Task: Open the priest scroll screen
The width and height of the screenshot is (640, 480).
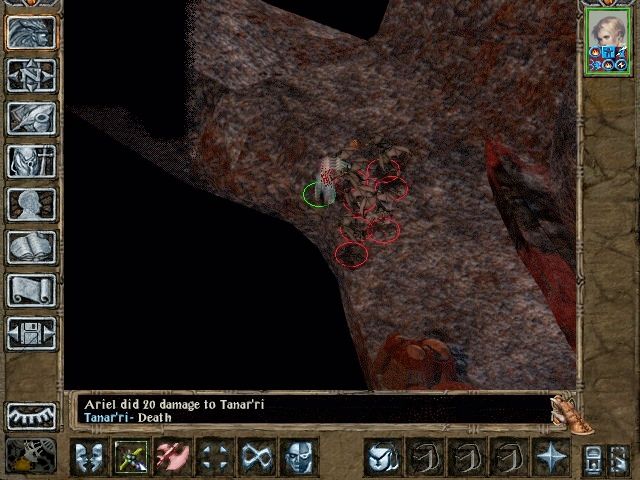Action: [x=31, y=290]
